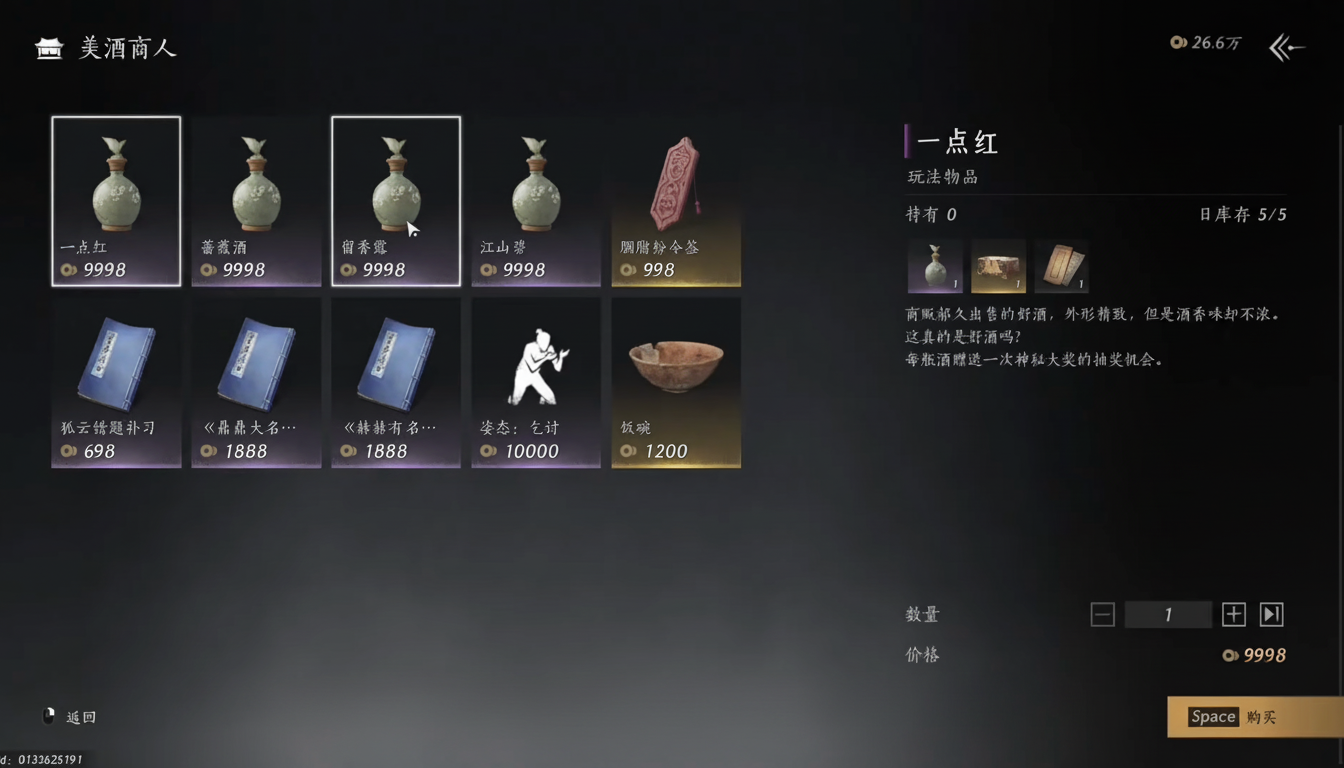
Task: Collapse the panel with the double-arrow chevron
Action: tap(1286, 46)
